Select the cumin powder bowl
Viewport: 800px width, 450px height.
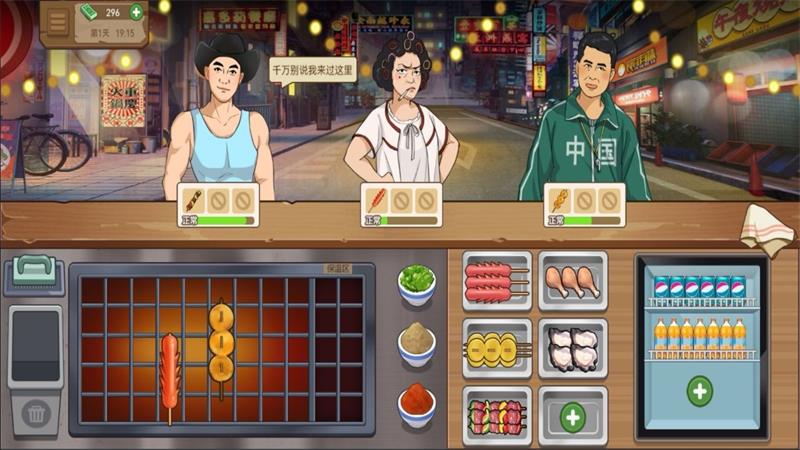416,343
